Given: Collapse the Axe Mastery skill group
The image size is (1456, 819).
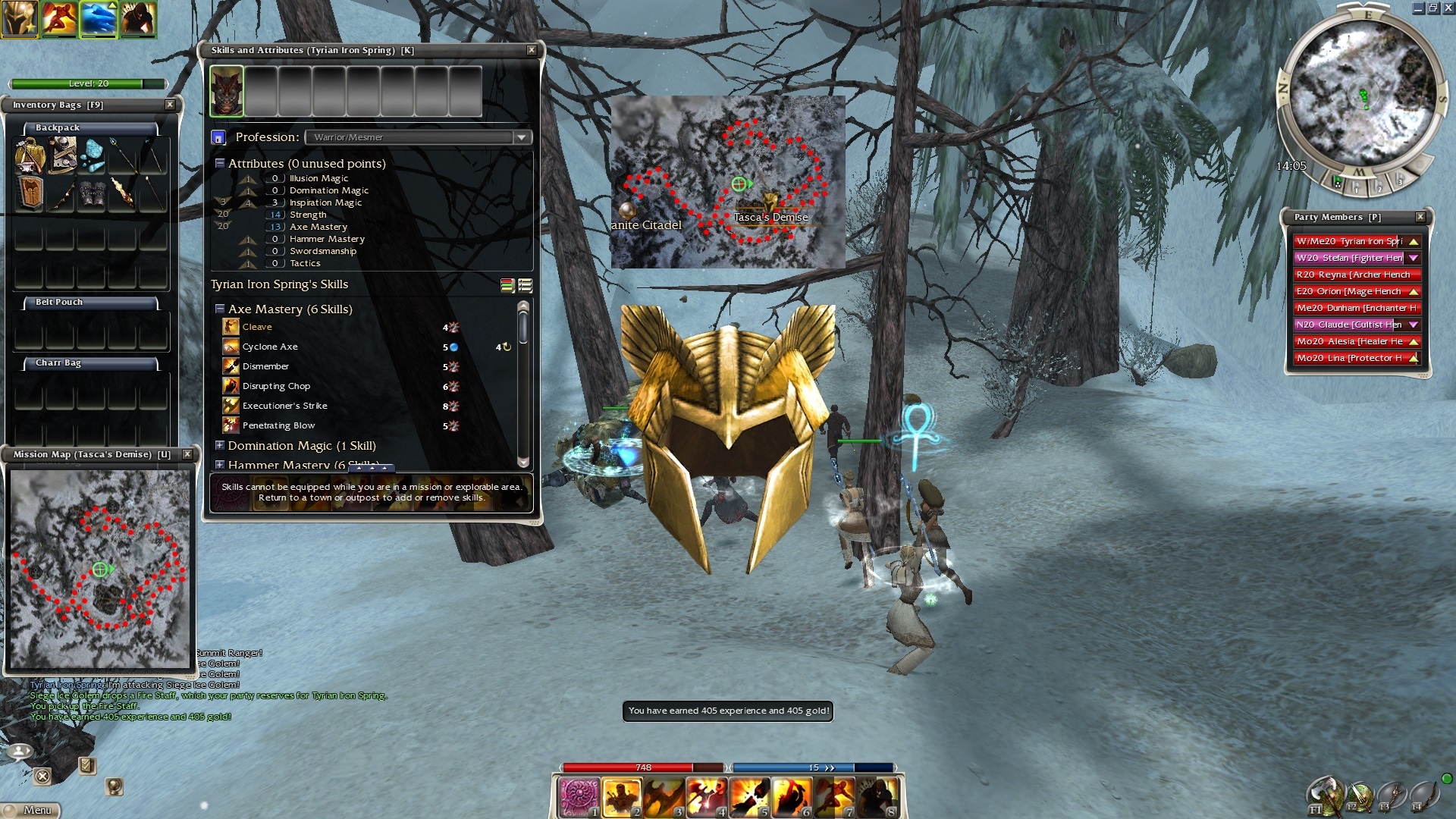Looking at the screenshot, I should coord(220,309).
